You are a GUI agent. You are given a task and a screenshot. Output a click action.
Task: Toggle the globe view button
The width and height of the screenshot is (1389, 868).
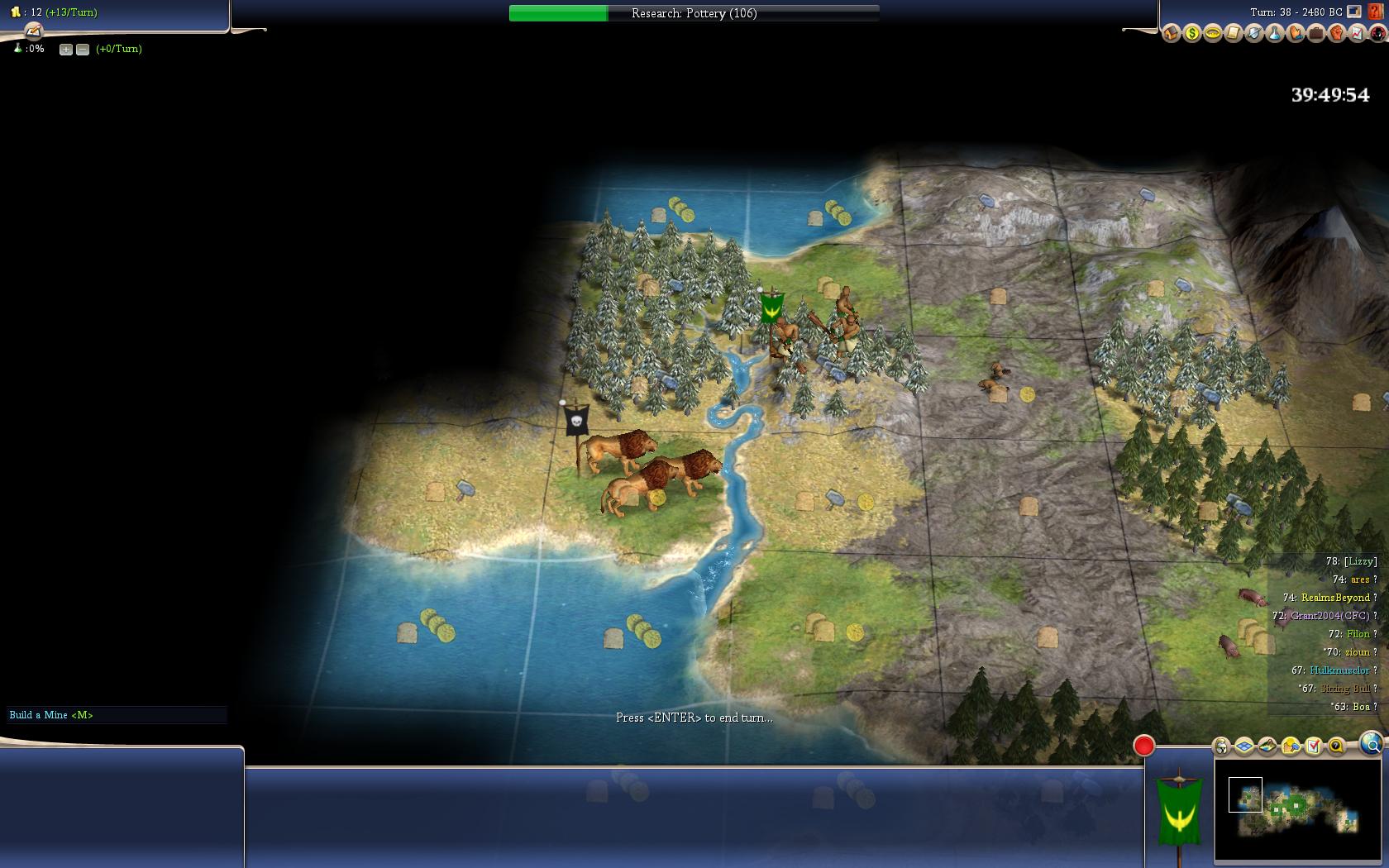tap(1371, 744)
